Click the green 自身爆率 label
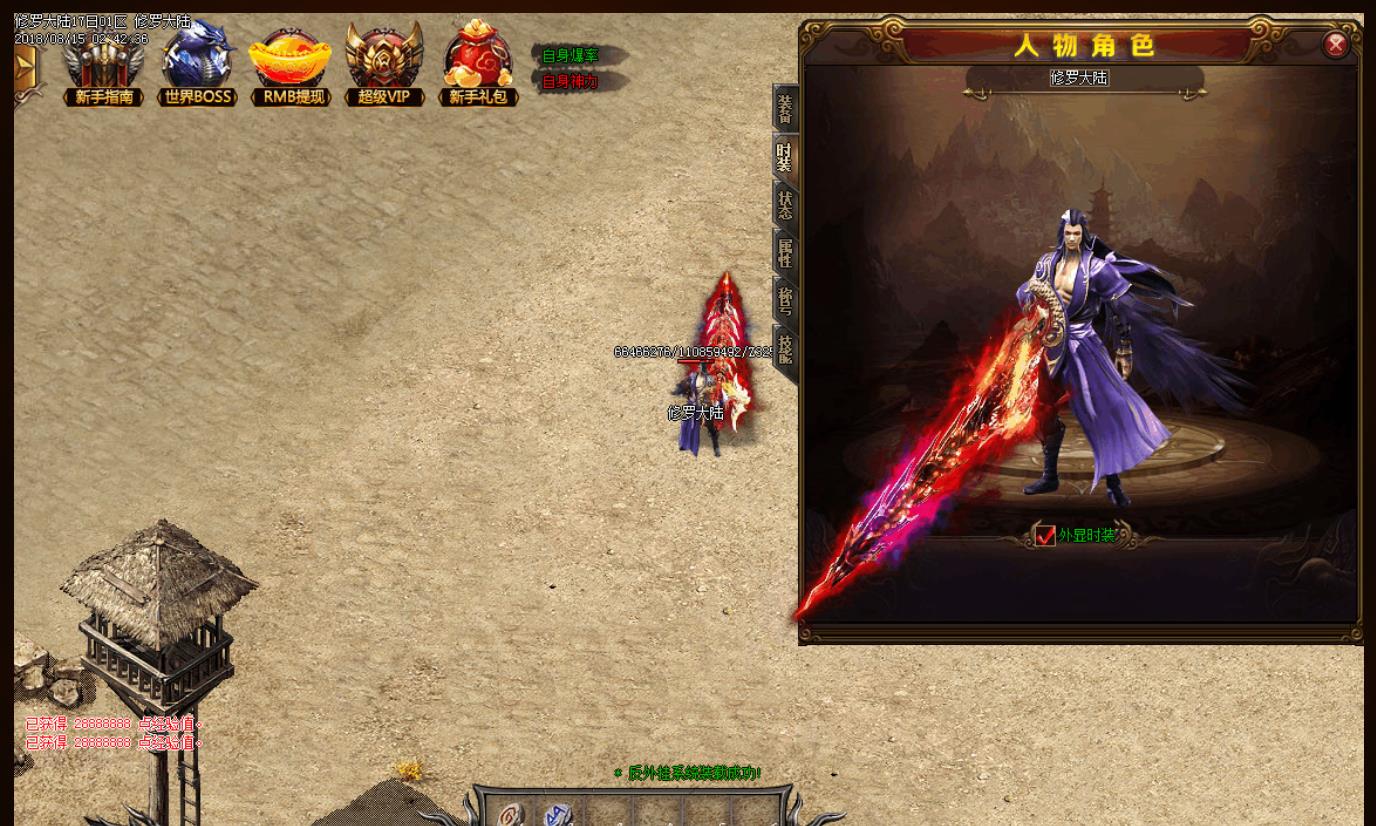Image resolution: width=1376 pixels, height=826 pixels. click(570, 56)
